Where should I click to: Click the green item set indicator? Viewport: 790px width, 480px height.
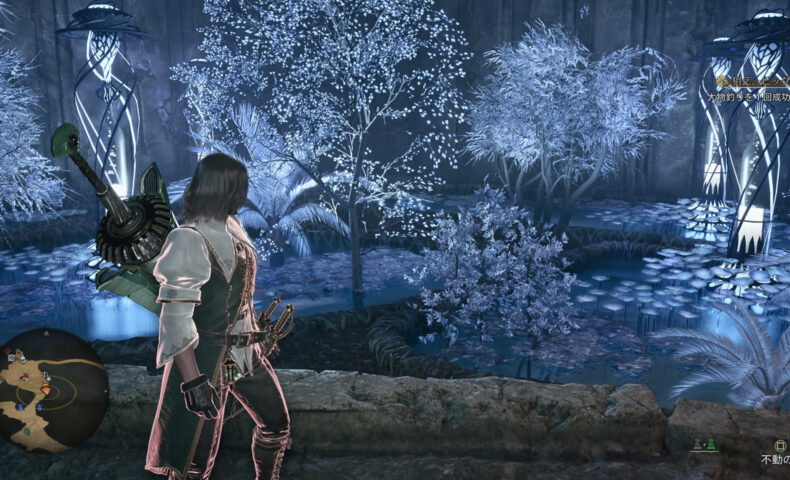[710, 443]
